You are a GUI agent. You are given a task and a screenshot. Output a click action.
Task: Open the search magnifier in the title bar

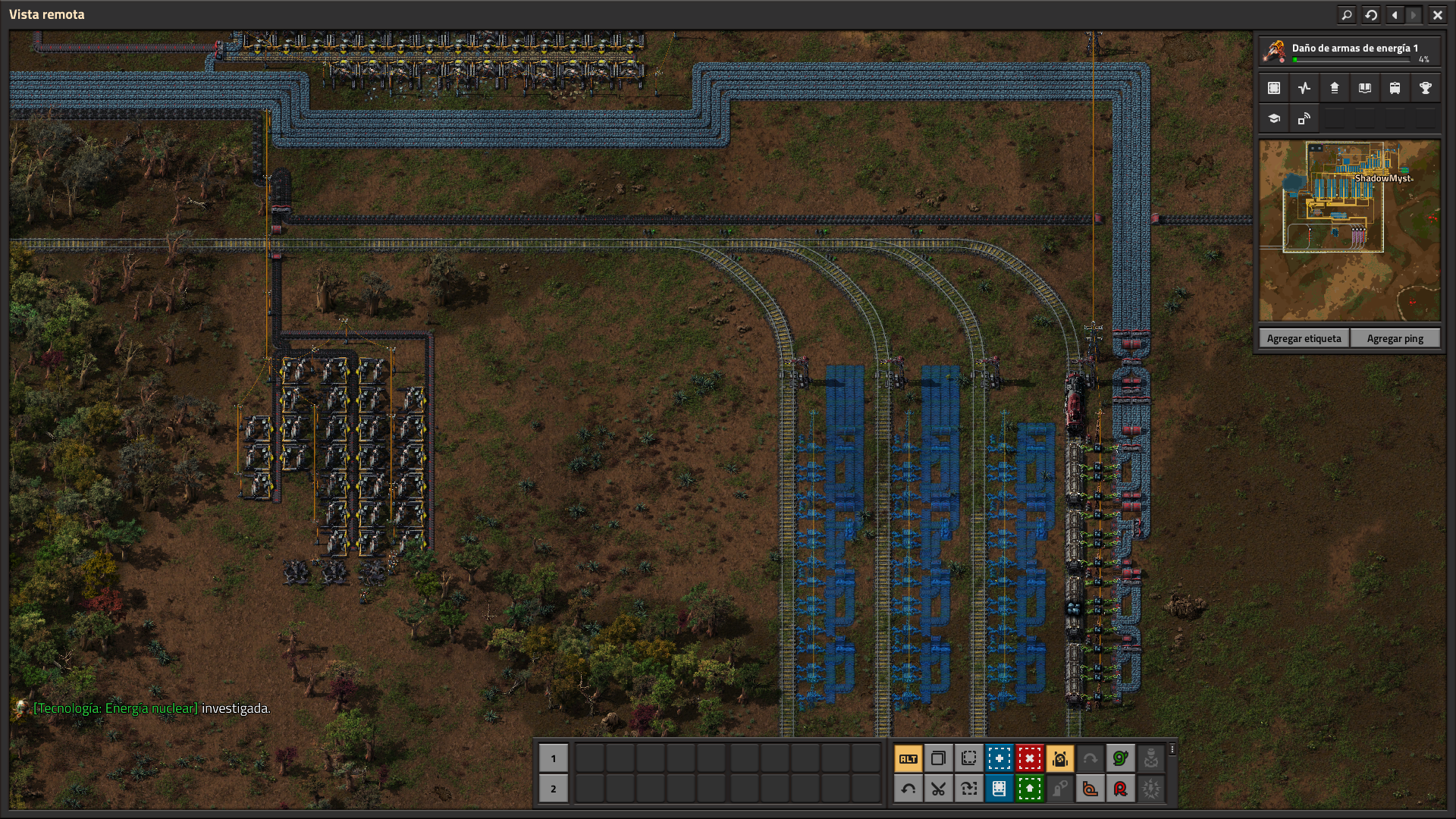click(1347, 14)
